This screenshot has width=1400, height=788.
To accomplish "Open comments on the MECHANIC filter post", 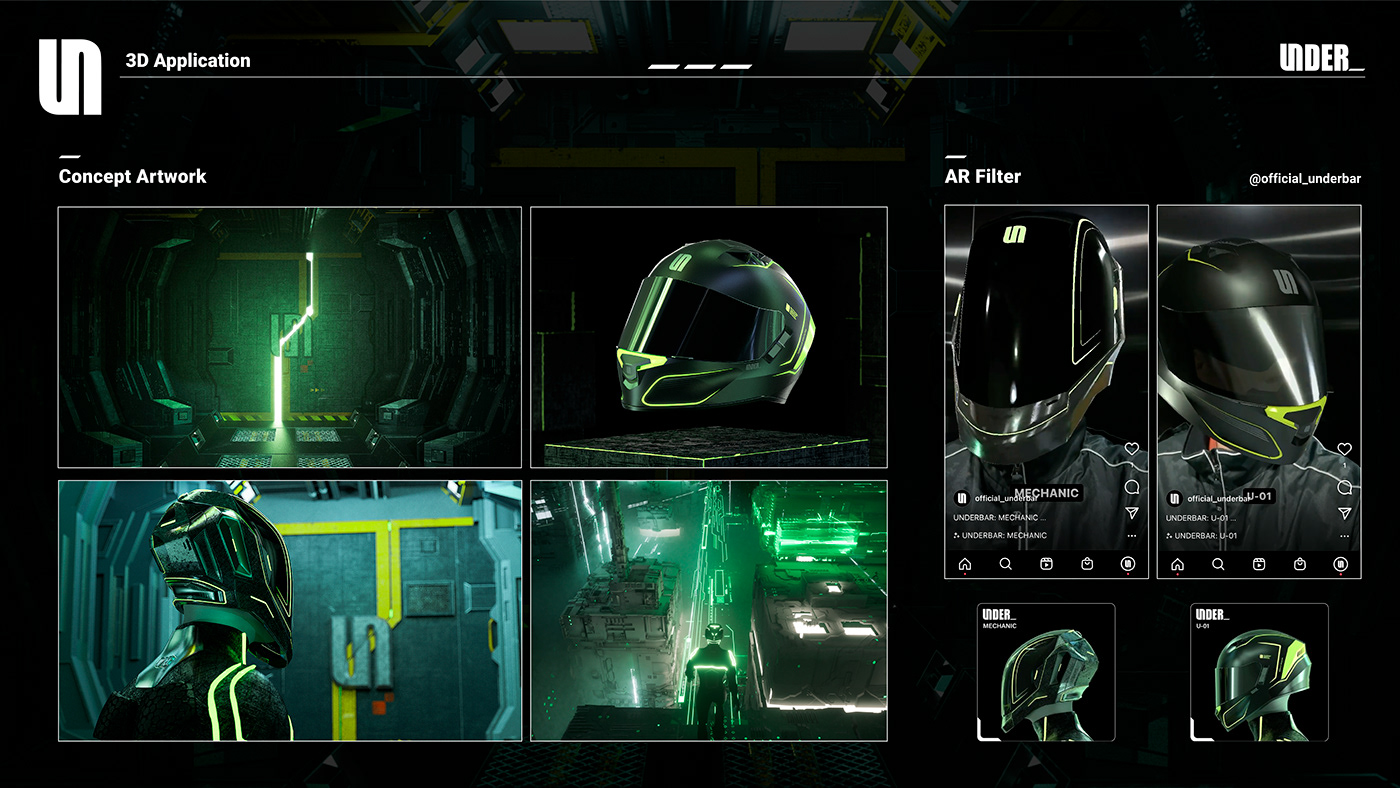I will click(1132, 487).
